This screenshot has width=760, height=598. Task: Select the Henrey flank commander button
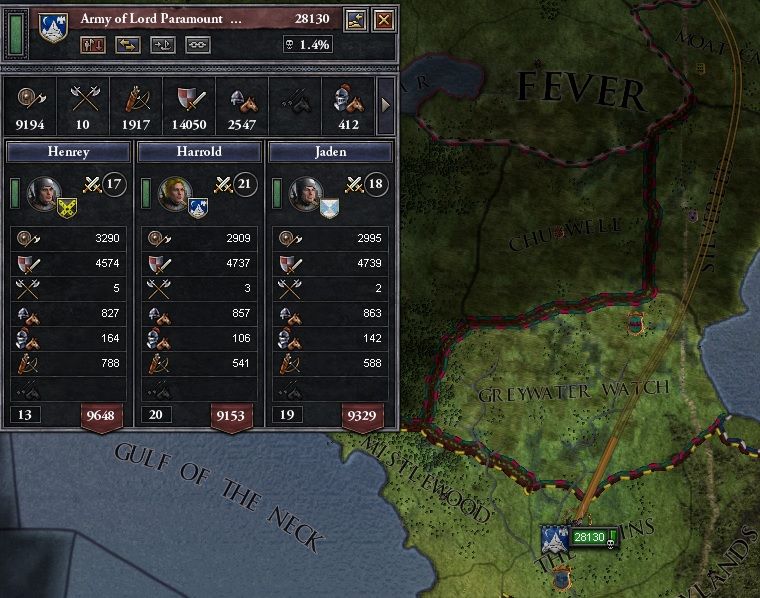(68, 151)
